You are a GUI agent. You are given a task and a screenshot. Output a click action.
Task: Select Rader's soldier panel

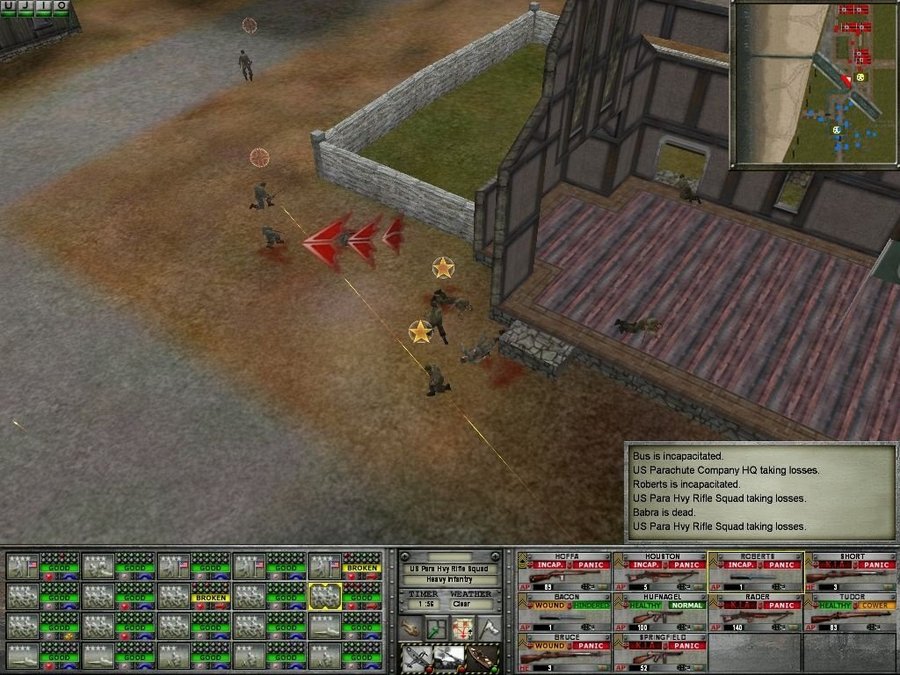[755, 611]
